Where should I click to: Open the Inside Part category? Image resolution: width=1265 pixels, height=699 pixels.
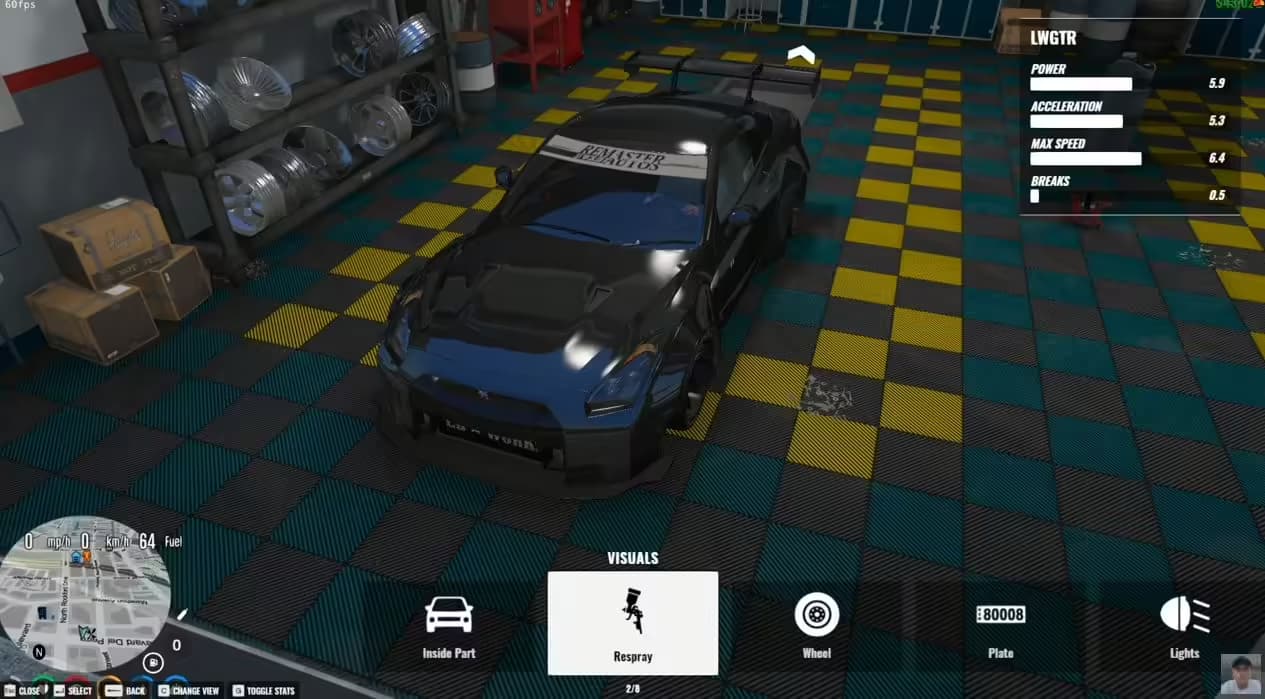tap(449, 624)
